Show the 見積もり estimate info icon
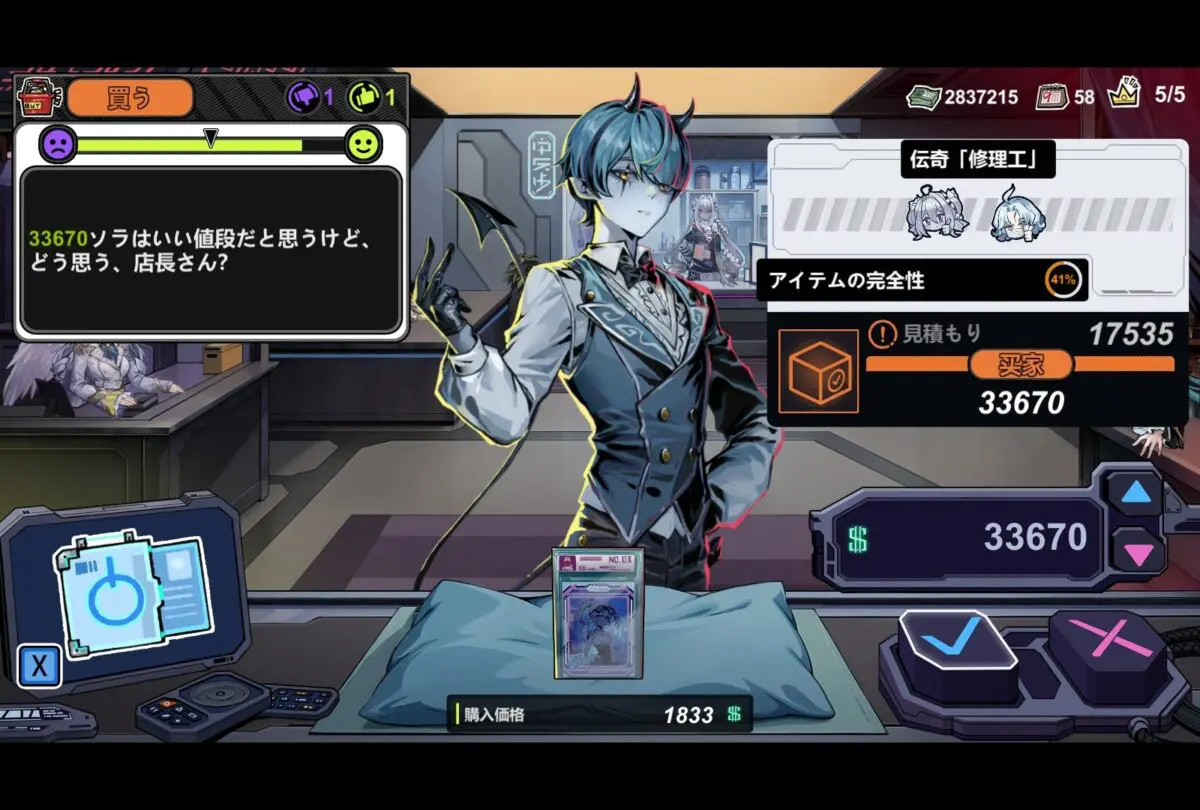This screenshot has height=810, width=1200. click(x=880, y=333)
